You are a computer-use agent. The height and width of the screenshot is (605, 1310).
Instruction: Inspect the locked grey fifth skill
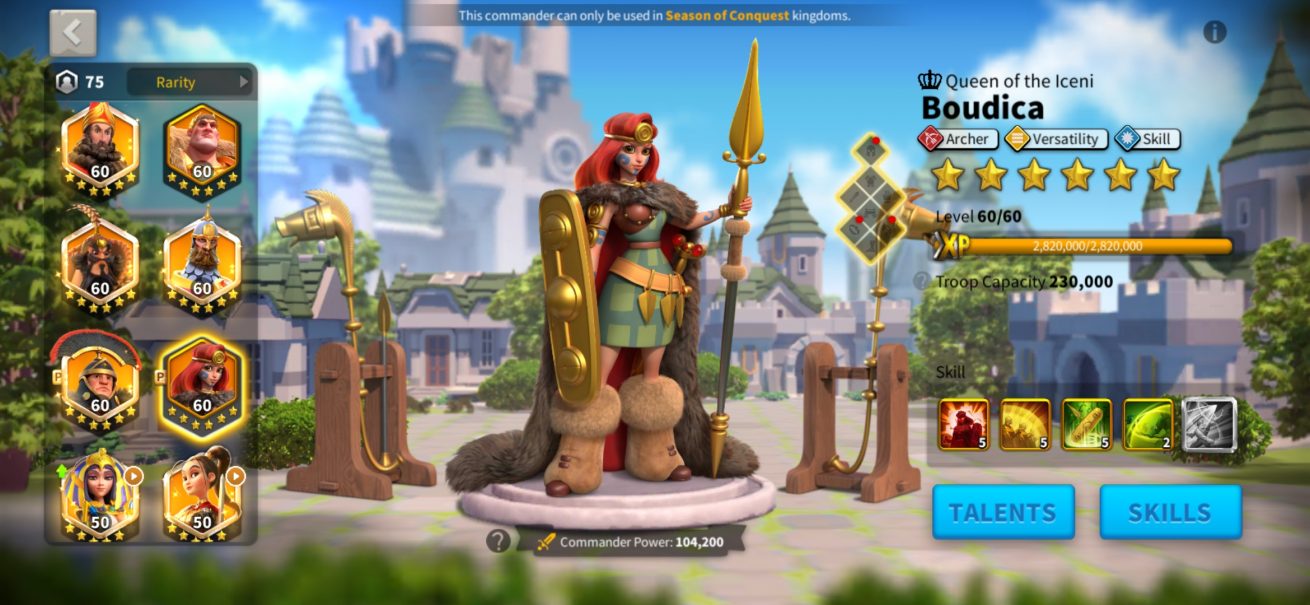click(1209, 424)
